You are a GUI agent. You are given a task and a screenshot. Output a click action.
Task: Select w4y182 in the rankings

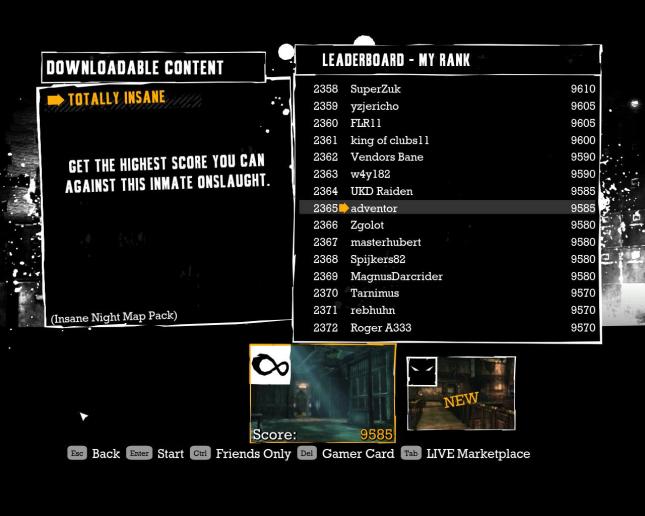pyautogui.click(x=450, y=174)
